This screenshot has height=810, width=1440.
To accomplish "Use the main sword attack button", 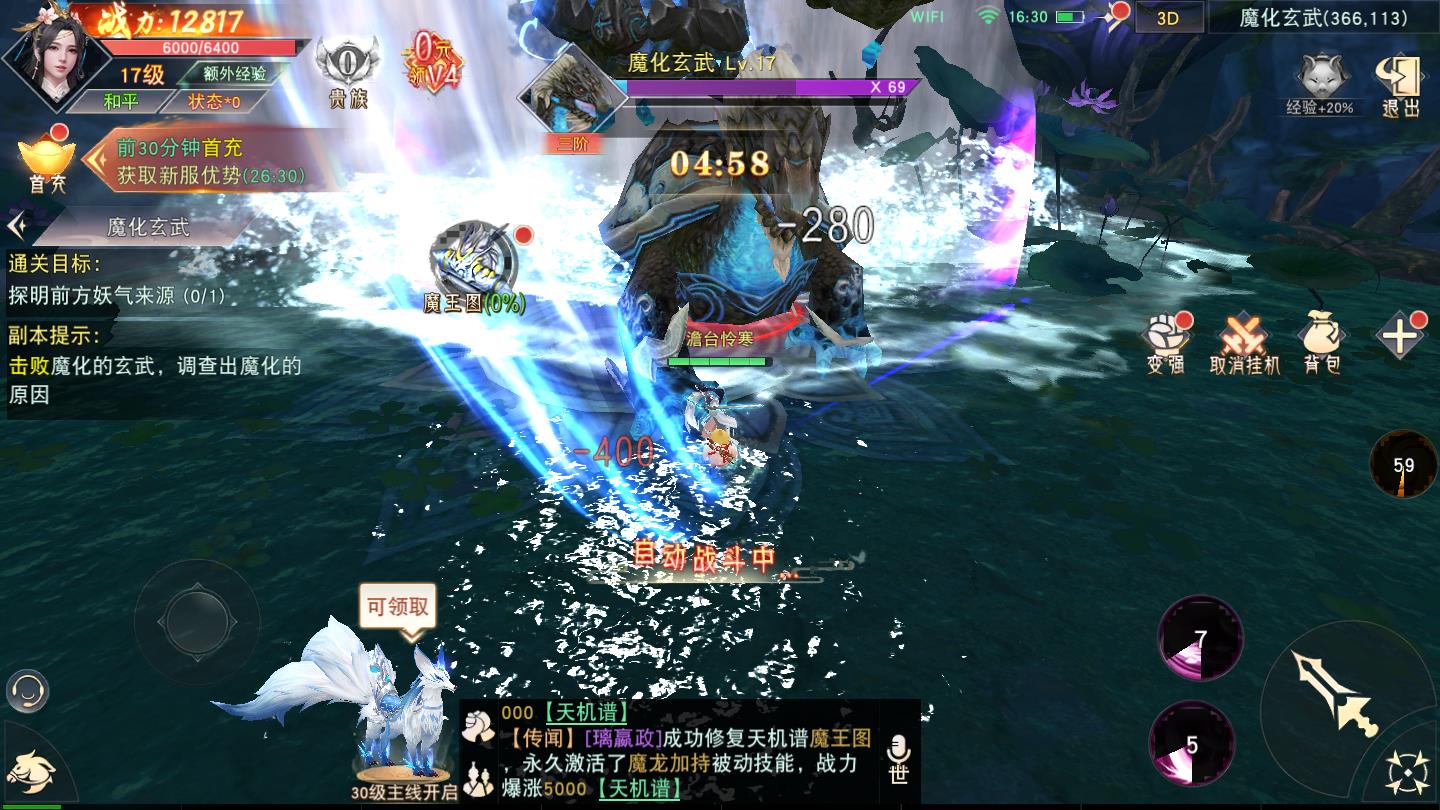I will tap(1335, 693).
